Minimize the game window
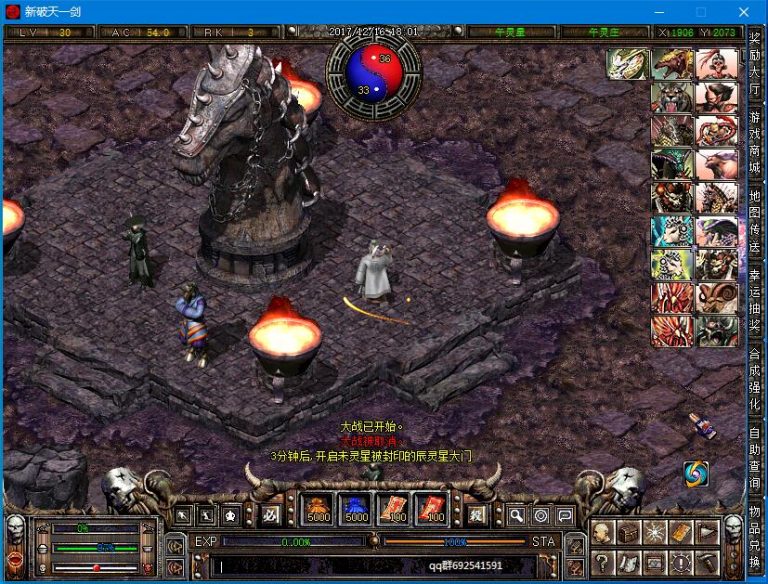 click(659, 12)
